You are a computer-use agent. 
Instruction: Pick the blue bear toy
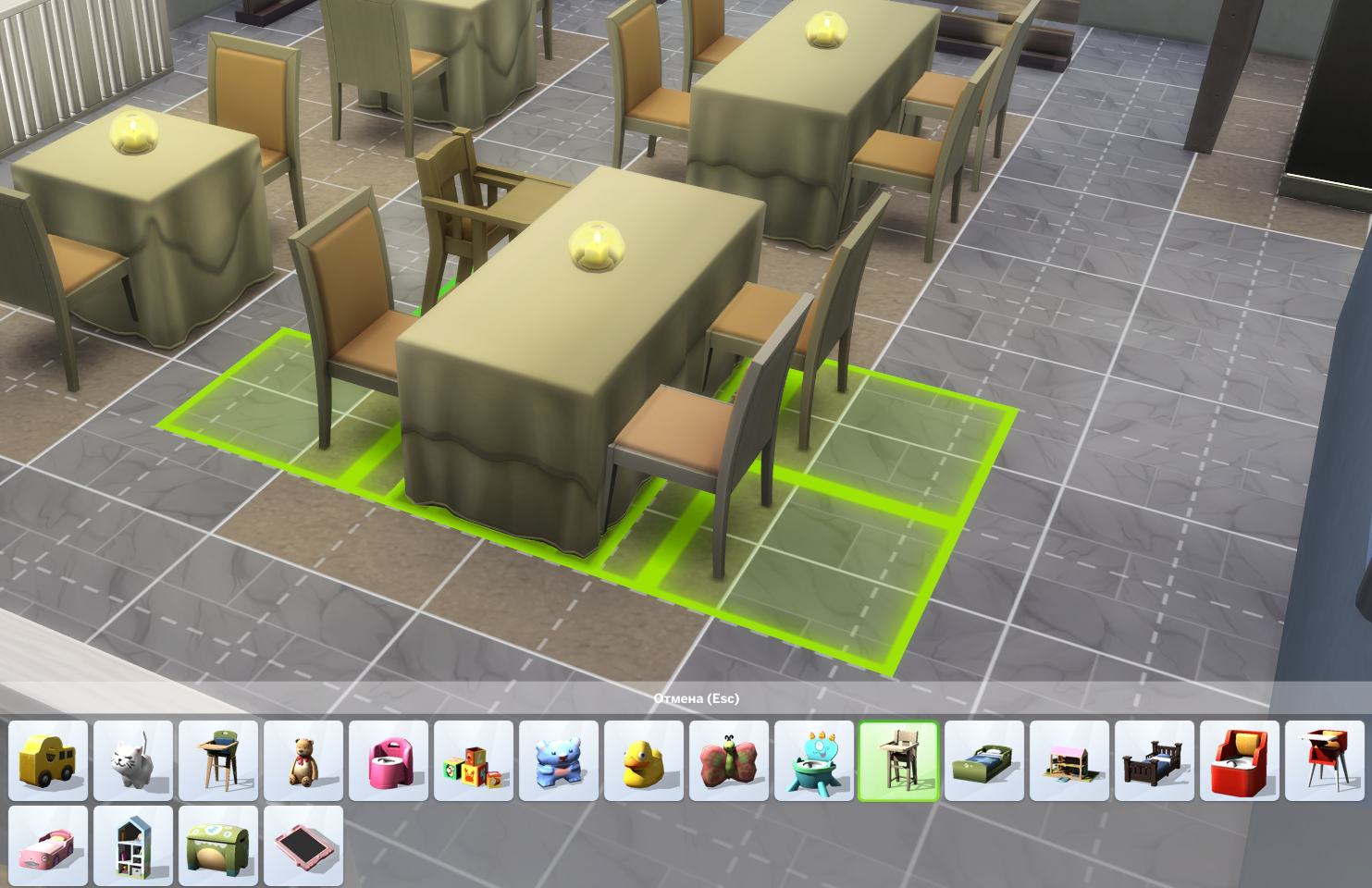pos(559,760)
